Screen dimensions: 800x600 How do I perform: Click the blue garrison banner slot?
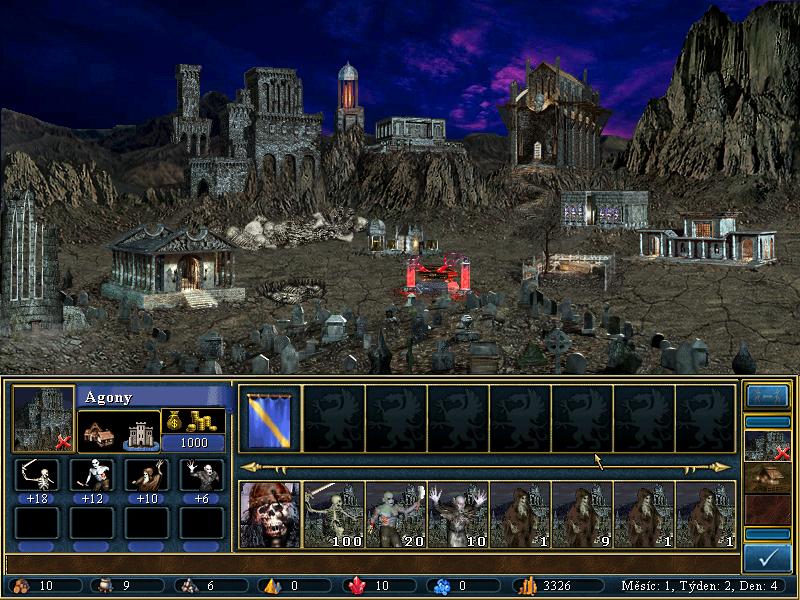(271, 418)
